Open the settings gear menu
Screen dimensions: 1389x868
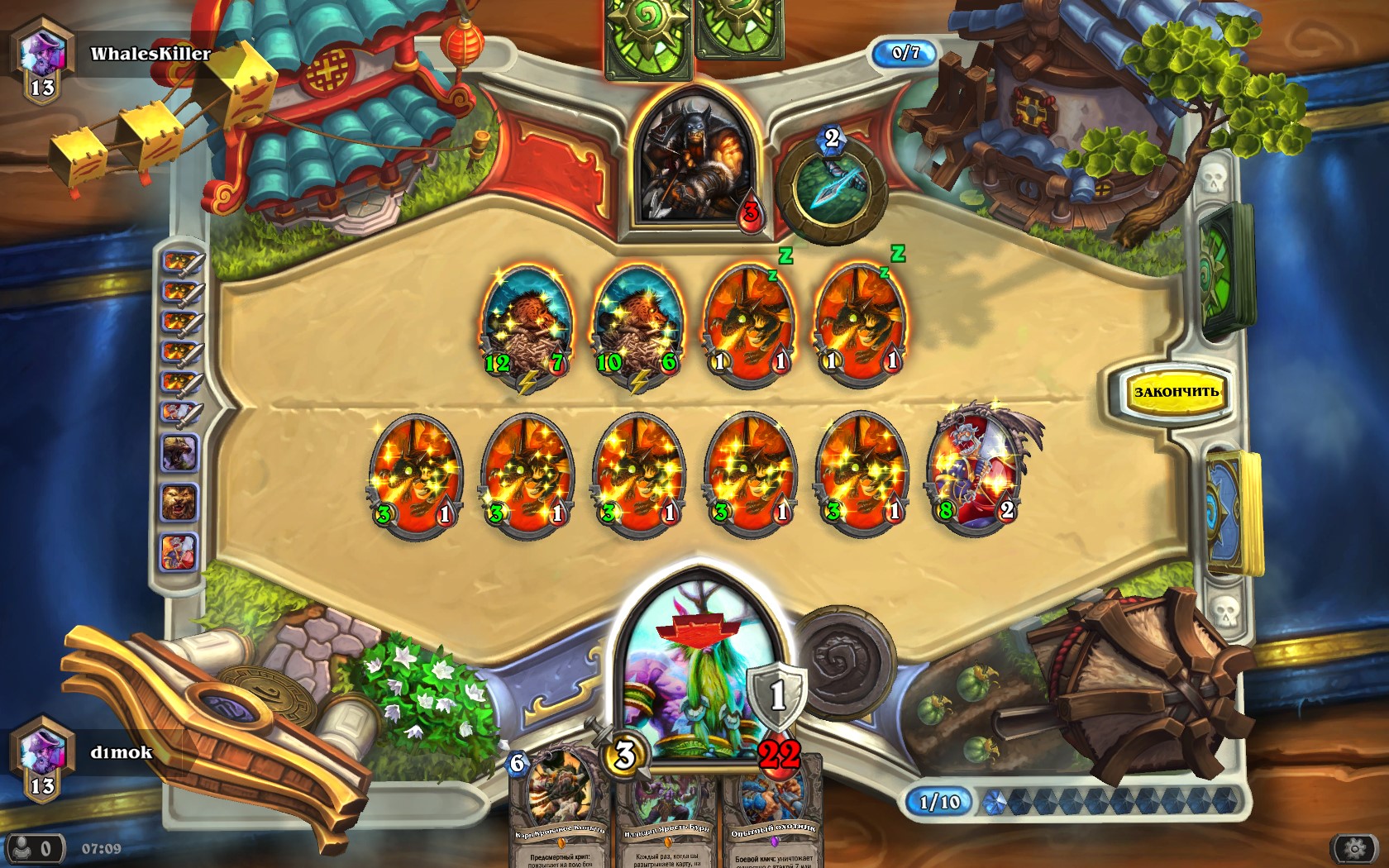click(1353, 848)
